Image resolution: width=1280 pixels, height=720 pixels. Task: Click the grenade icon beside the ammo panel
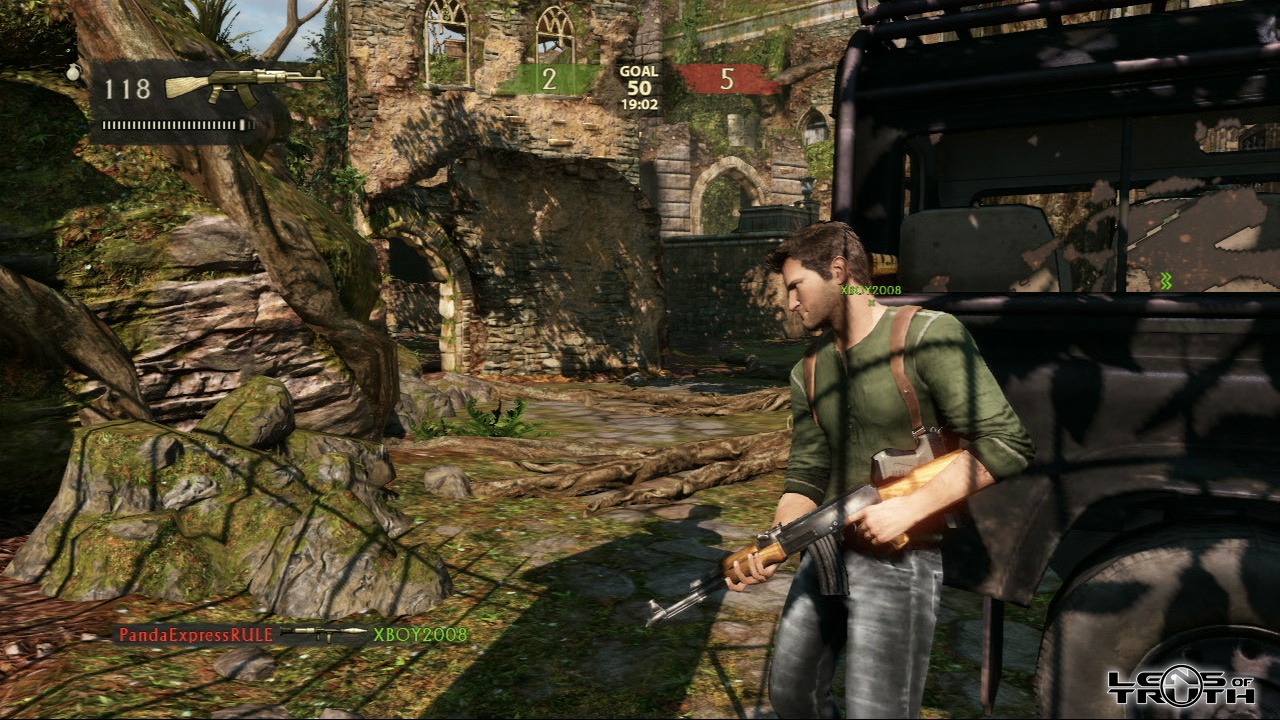[74, 72]
